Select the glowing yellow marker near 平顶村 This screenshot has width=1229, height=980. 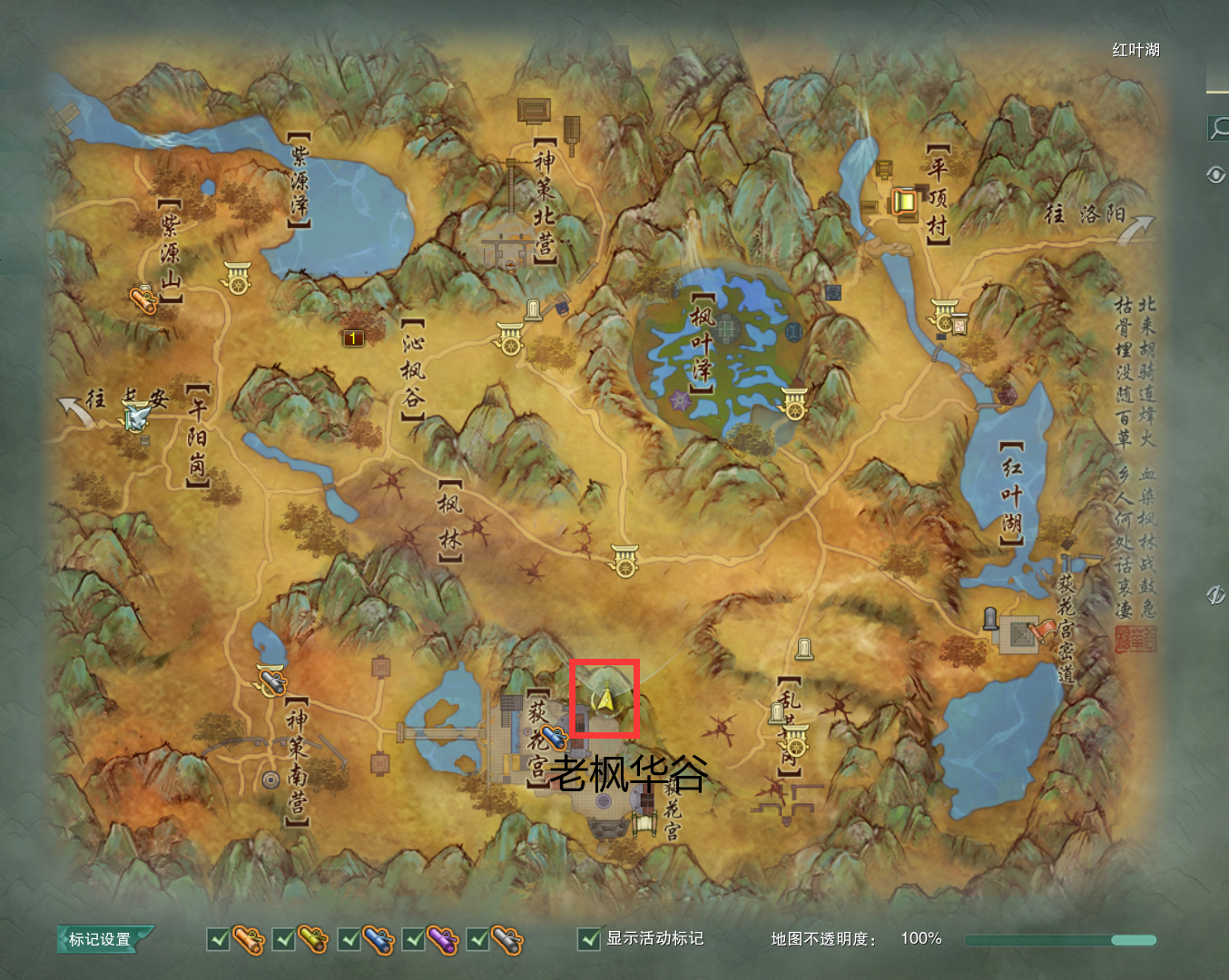point(905,200)
